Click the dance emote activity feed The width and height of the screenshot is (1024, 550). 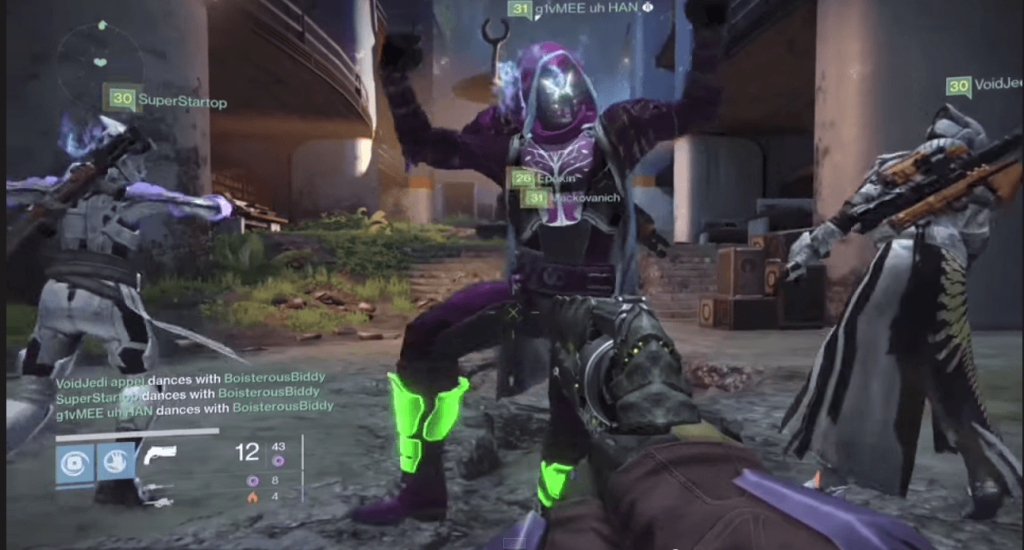click(195, 393)
